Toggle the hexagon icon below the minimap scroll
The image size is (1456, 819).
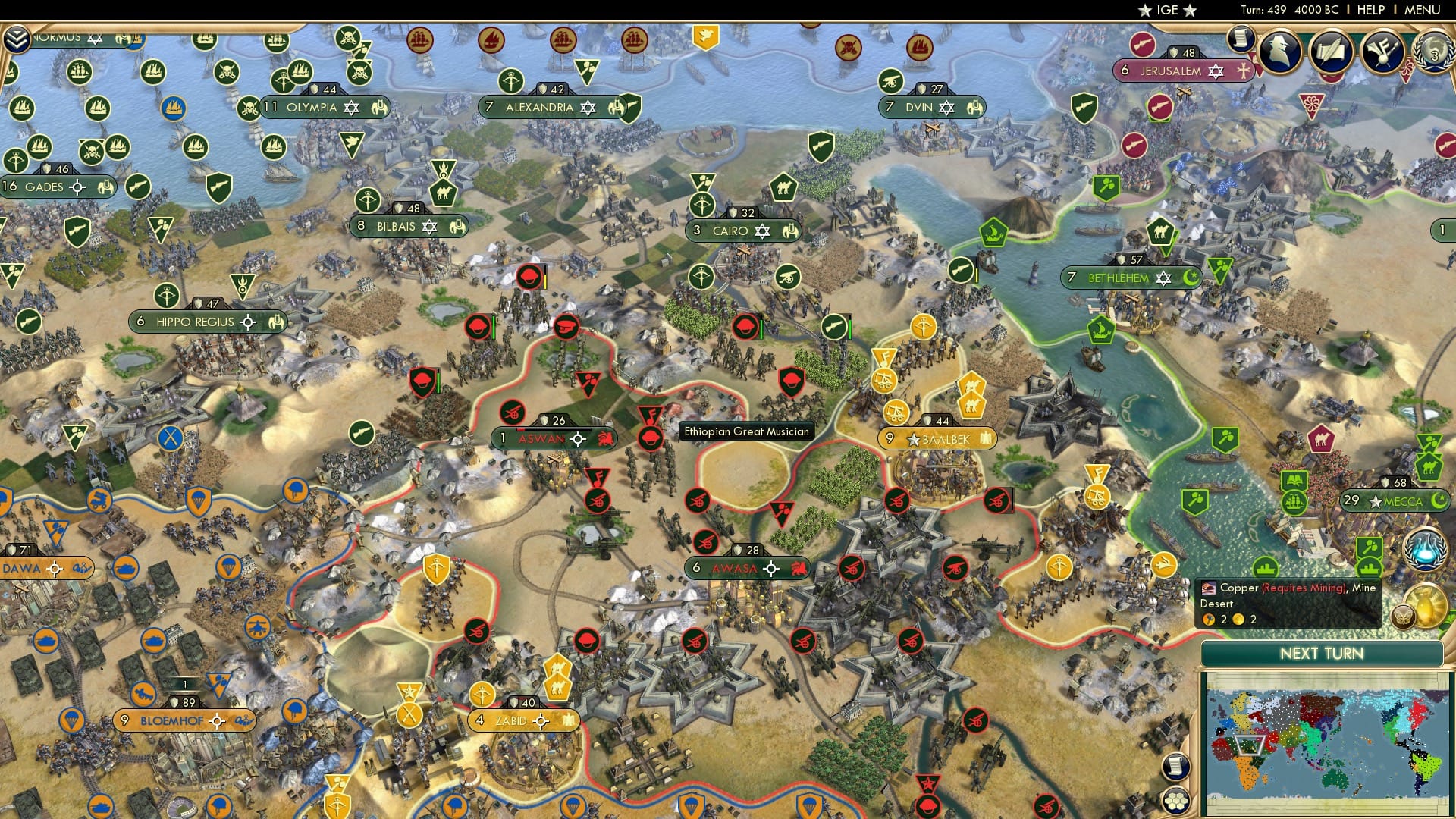click(x=1176, y=799)
